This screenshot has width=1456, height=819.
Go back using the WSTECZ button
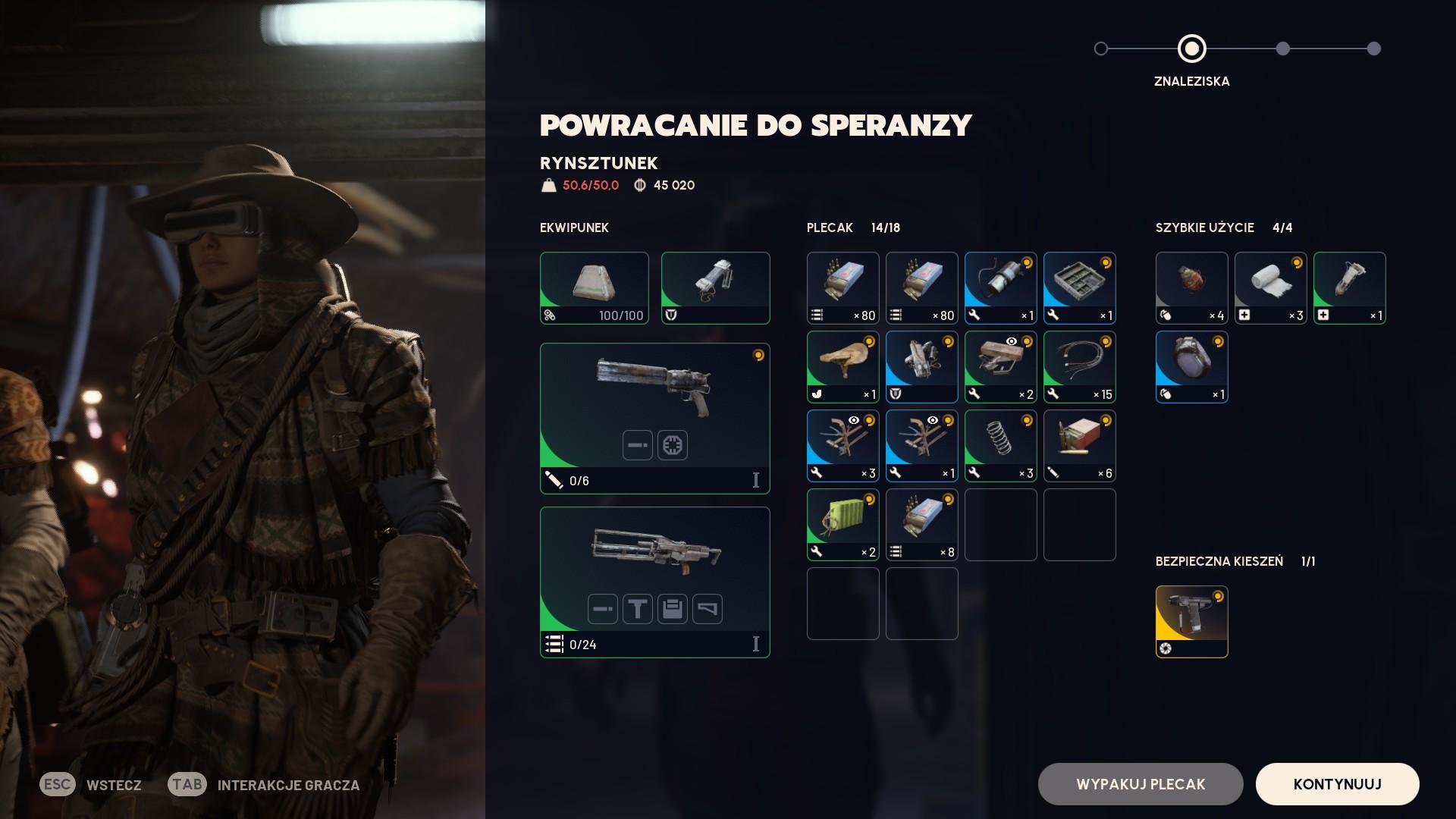tap(113, 785)
